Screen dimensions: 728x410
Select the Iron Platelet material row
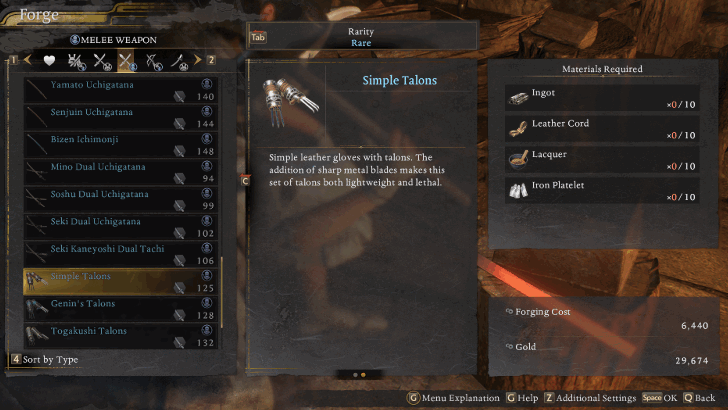(601, 191)
